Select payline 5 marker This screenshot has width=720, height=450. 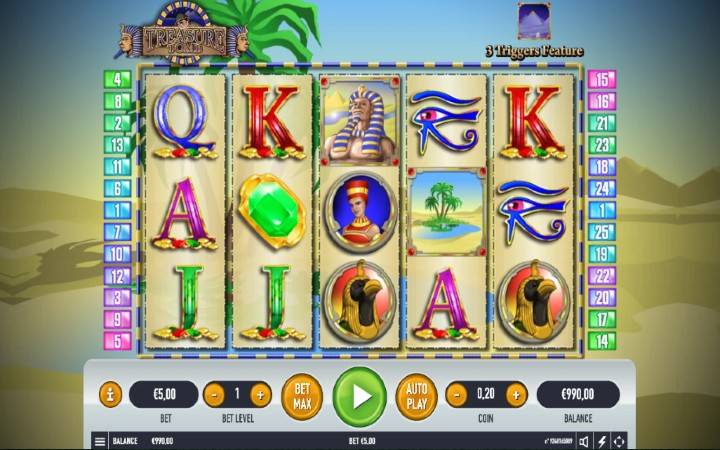click(x=118, y=341)
